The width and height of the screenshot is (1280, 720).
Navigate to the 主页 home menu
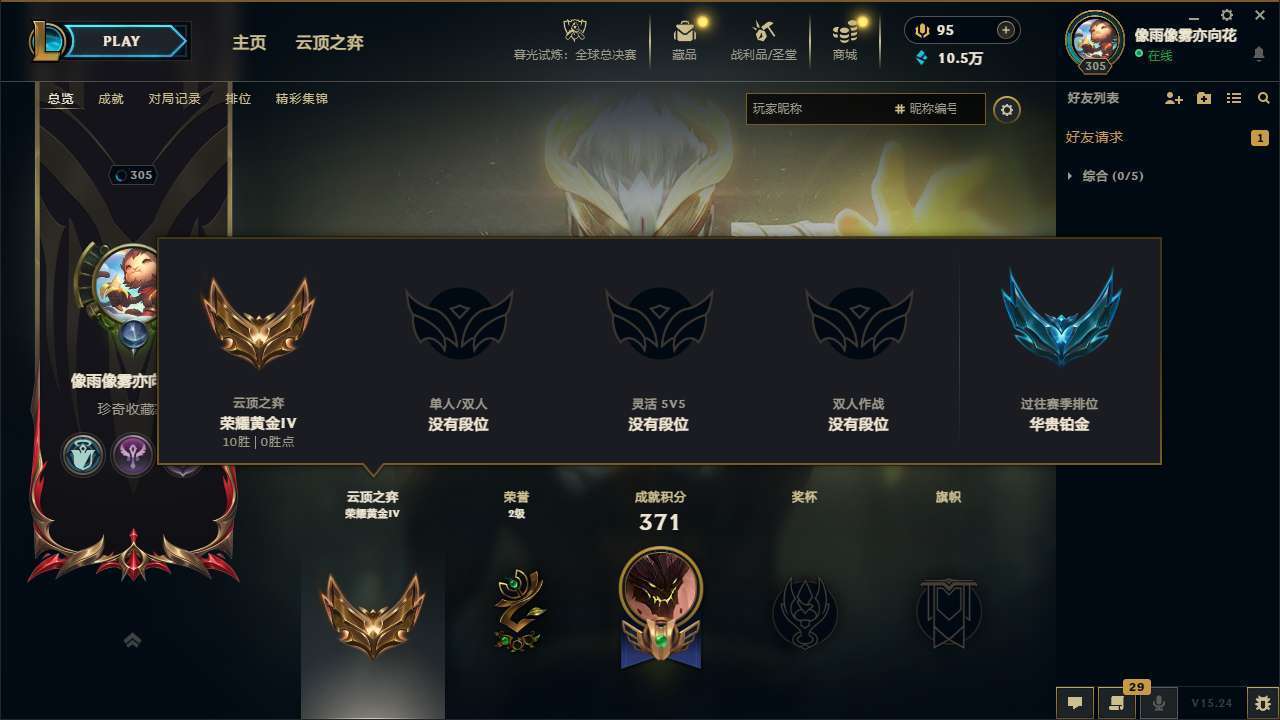click(248, 42)
